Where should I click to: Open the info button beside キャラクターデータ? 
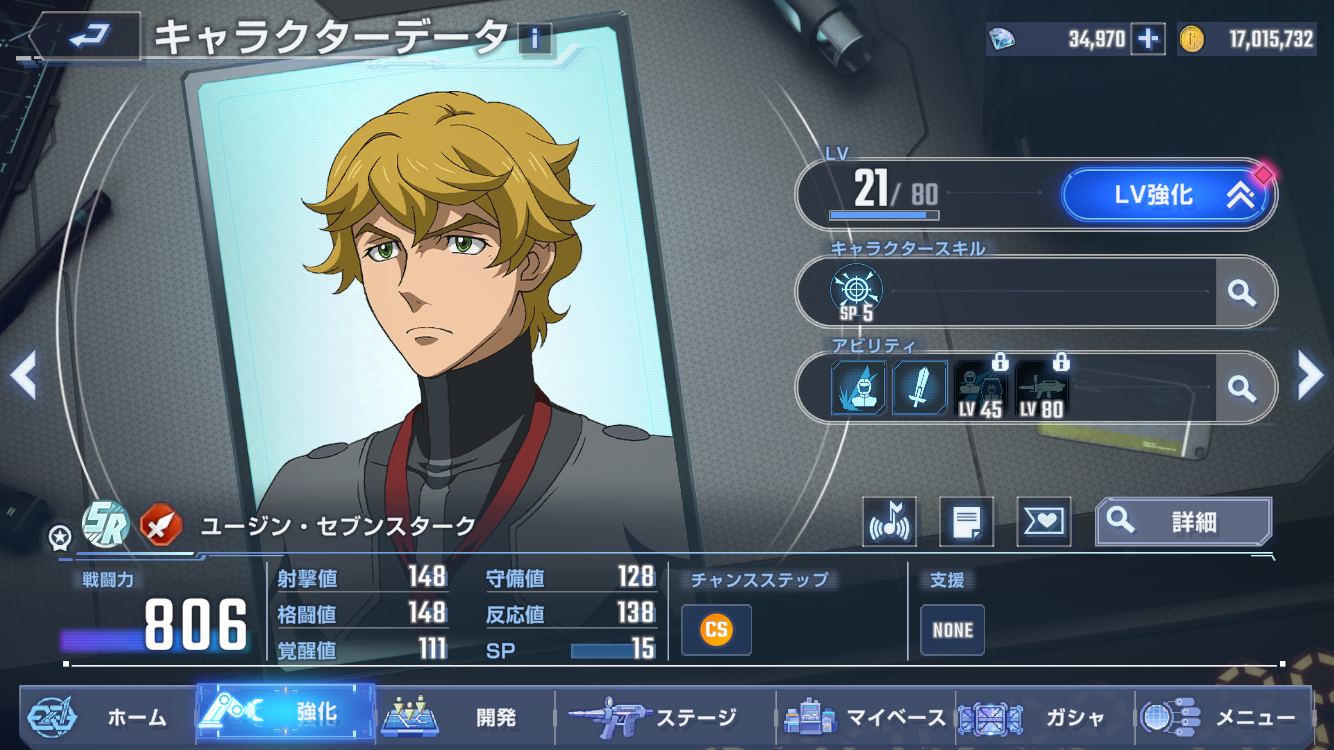pos(535,39)
